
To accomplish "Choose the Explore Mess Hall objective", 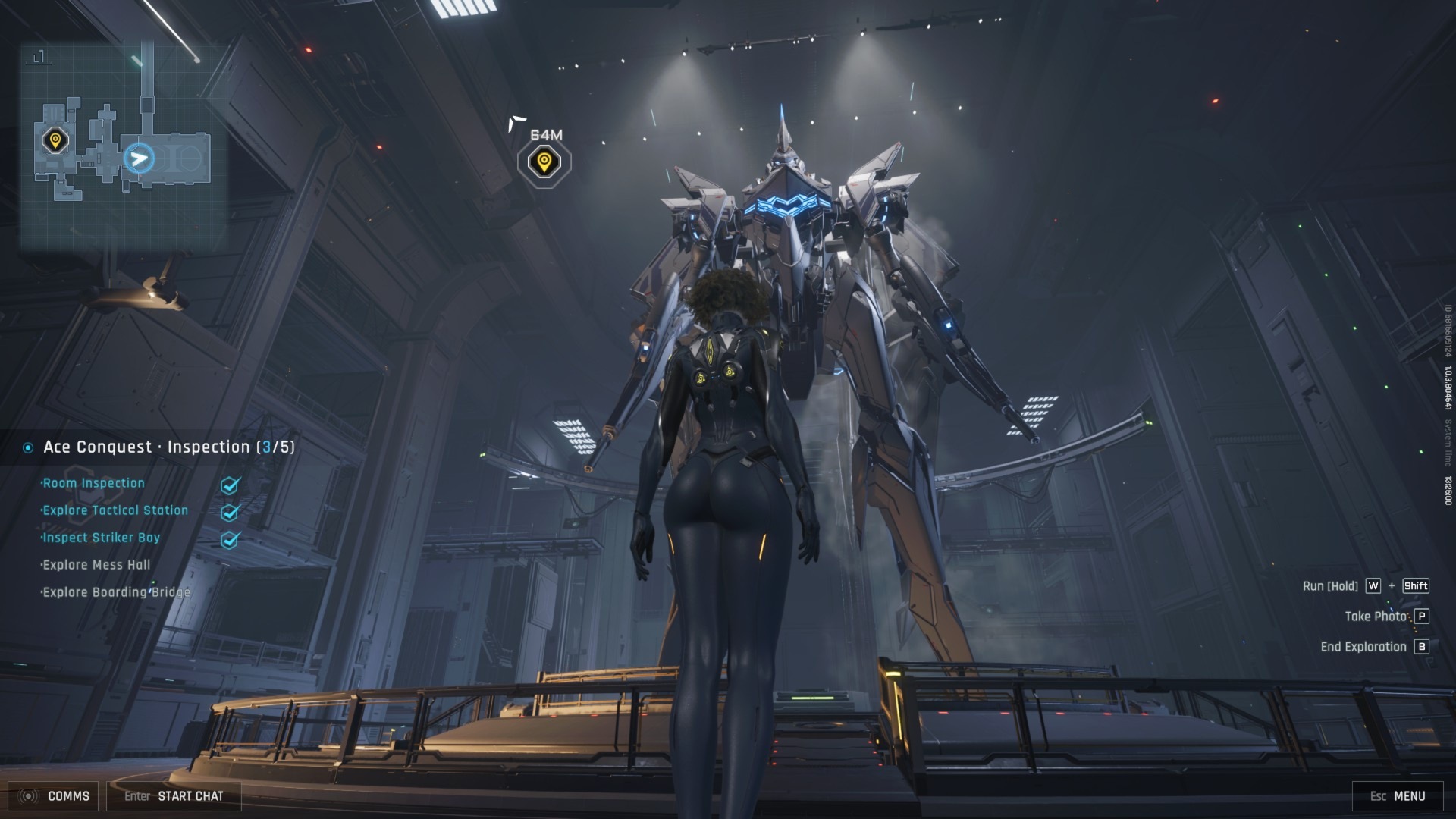I will (x=96, y=565).
